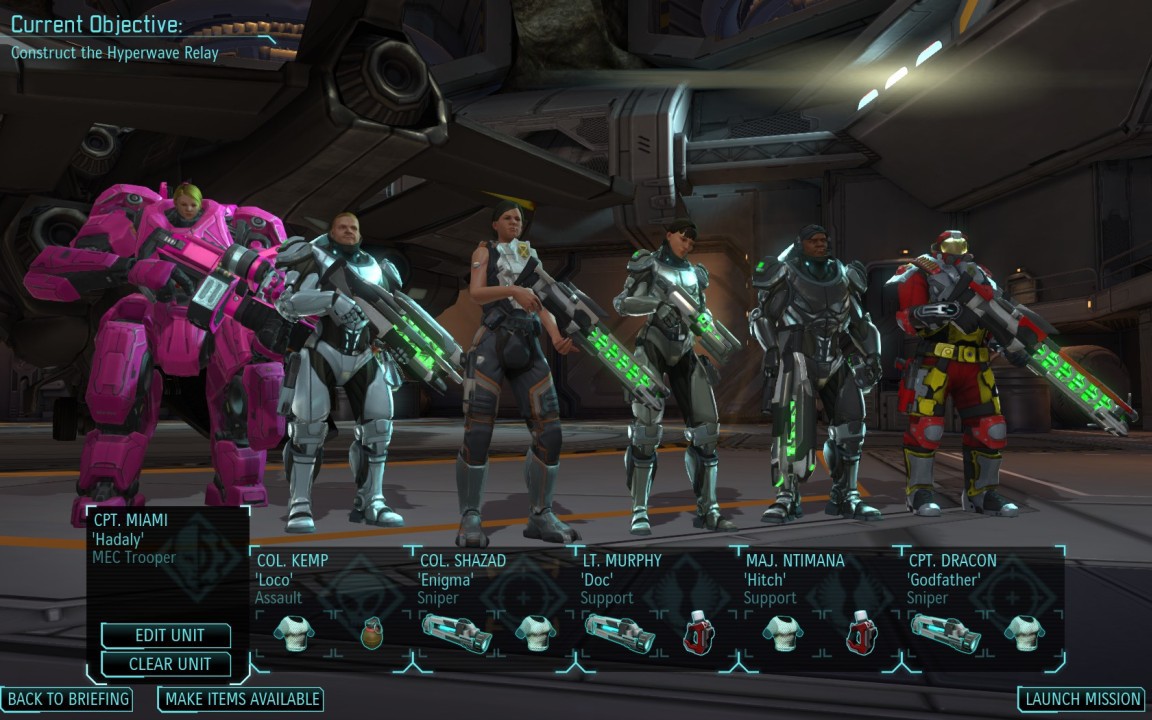Clear Cpt. Miami from the squad
The width and height of the screenshot is (1152, 720).
[x=166, y=664]
